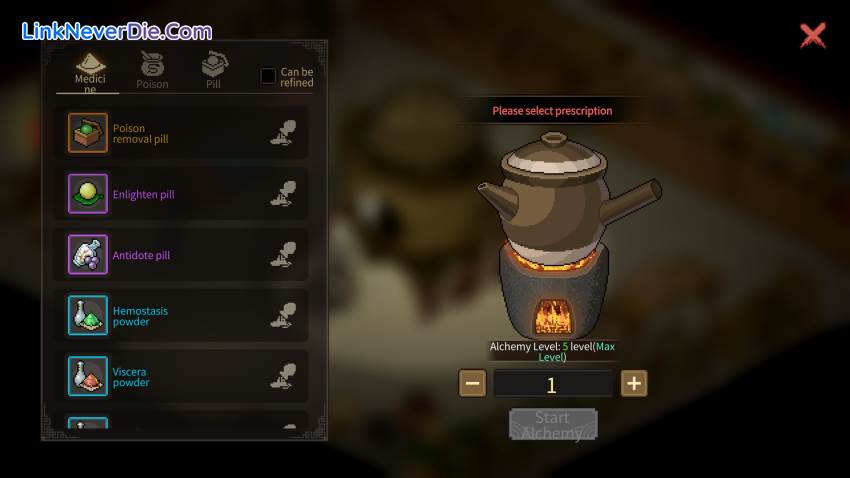850x478 pixels.
Task: Click the alchemy quantity number field
Action: click(552, 384)
